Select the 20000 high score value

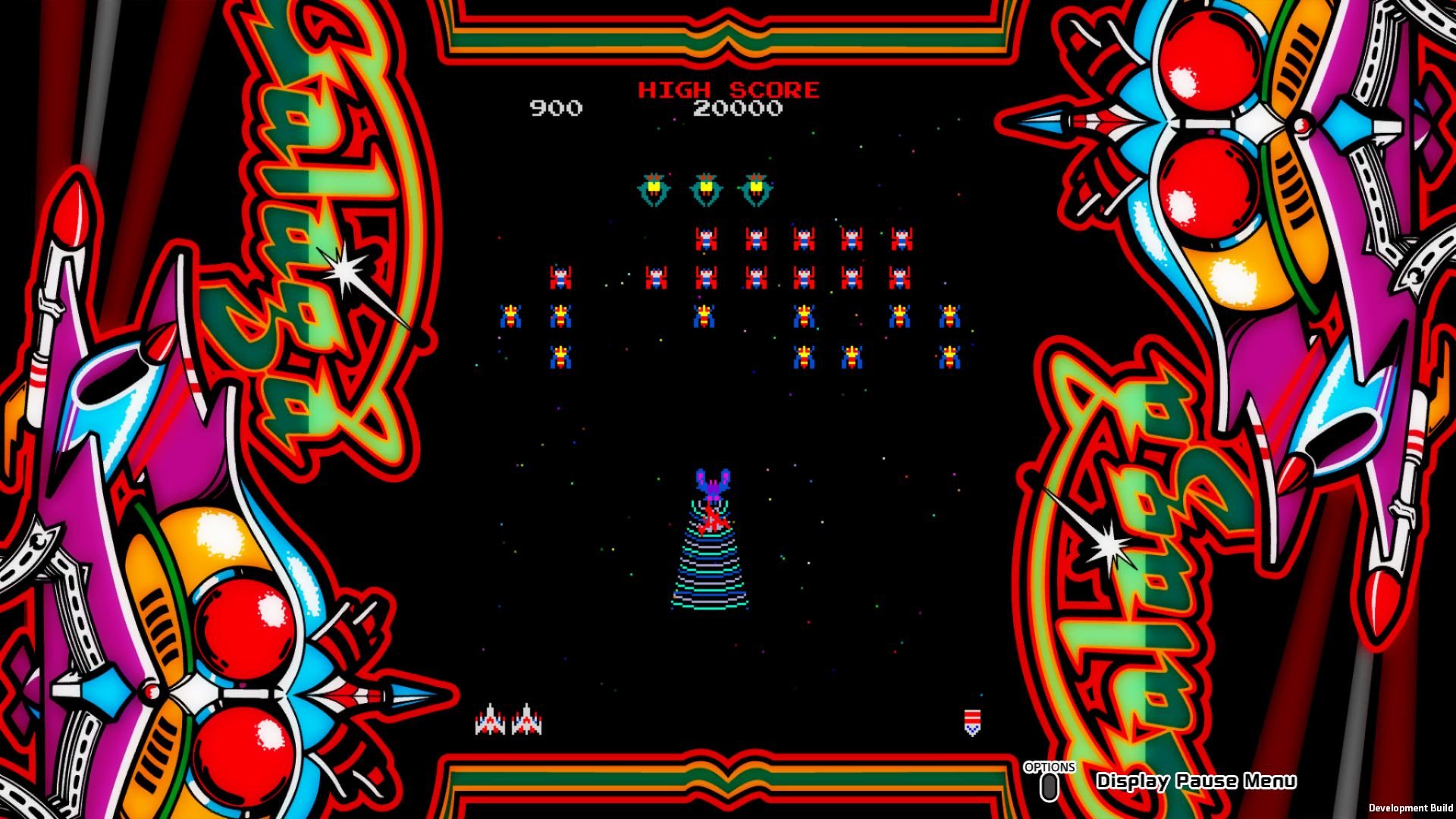(x=739, y=108)
